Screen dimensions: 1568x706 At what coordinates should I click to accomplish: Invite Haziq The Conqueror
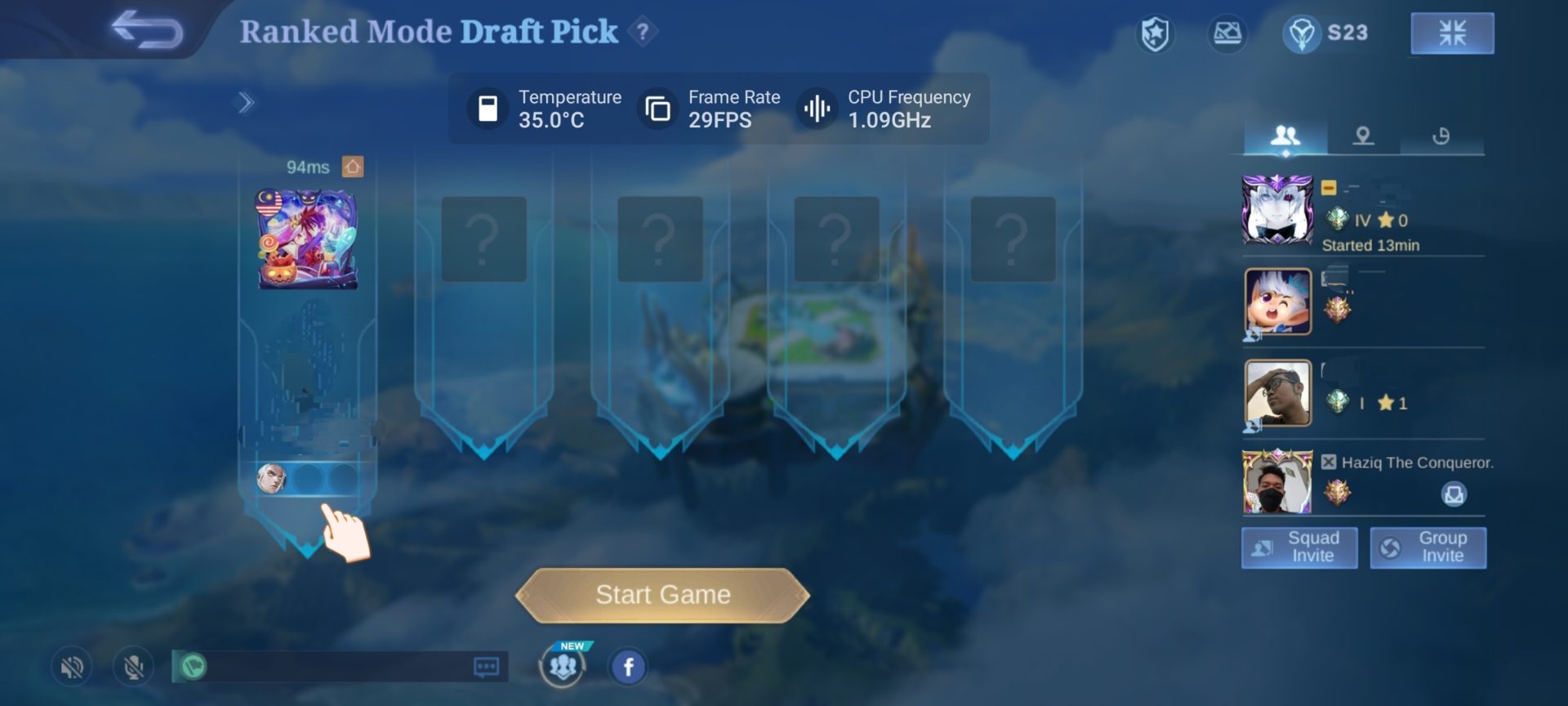[x=1454, y=494]
